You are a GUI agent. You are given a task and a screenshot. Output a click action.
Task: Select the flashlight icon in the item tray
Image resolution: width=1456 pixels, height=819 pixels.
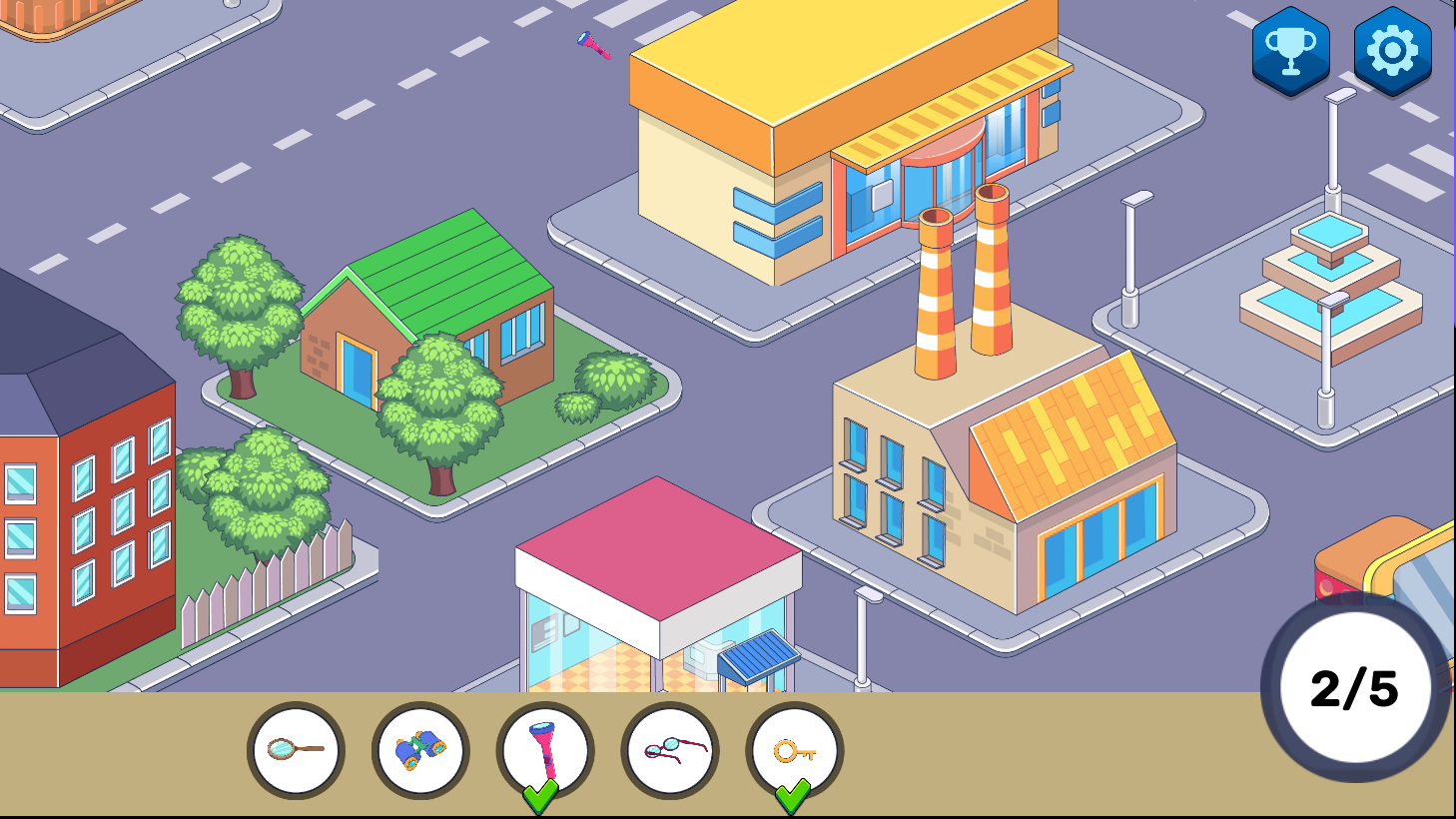point(544,747)
